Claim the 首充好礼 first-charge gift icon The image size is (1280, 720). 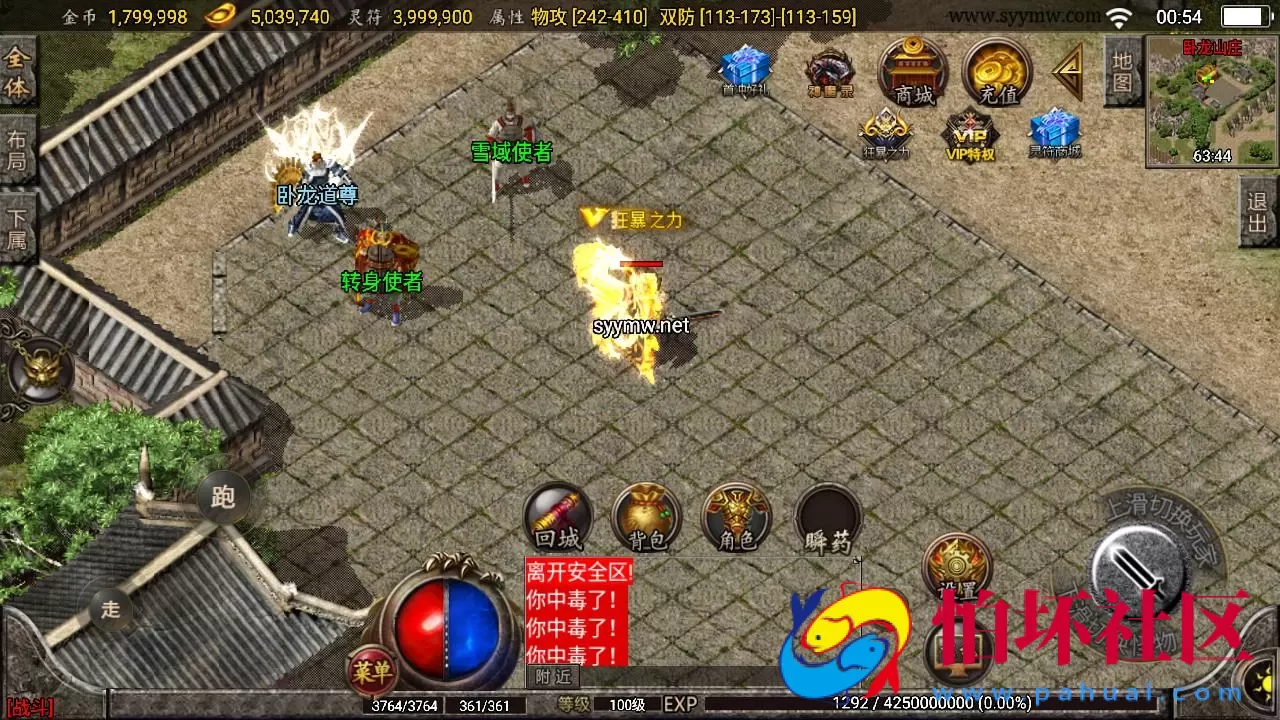pos(743,70)
